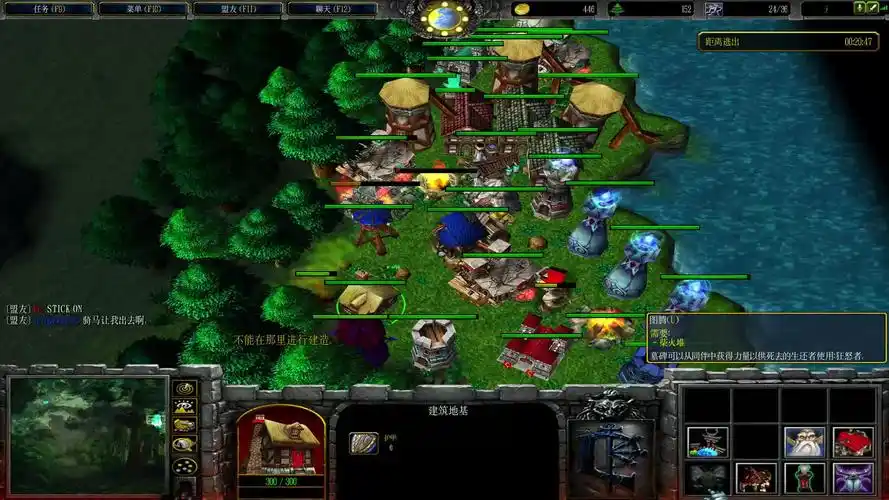
Task: Choose the bearded dwarf command icon
Action: (x=804, y=441)
